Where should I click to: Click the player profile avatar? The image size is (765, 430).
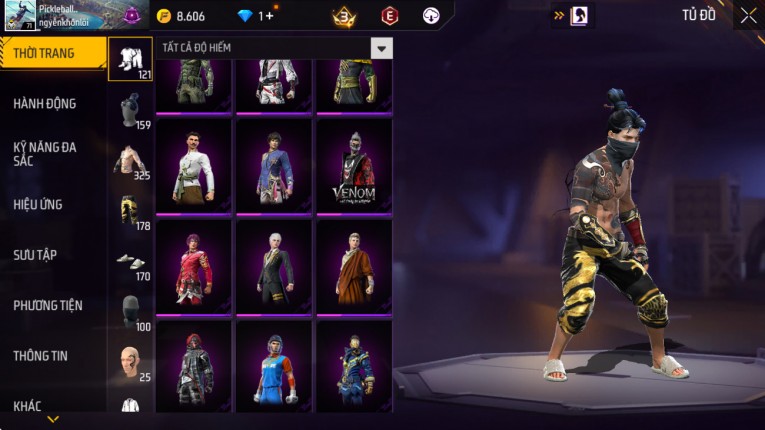point(20,15)
